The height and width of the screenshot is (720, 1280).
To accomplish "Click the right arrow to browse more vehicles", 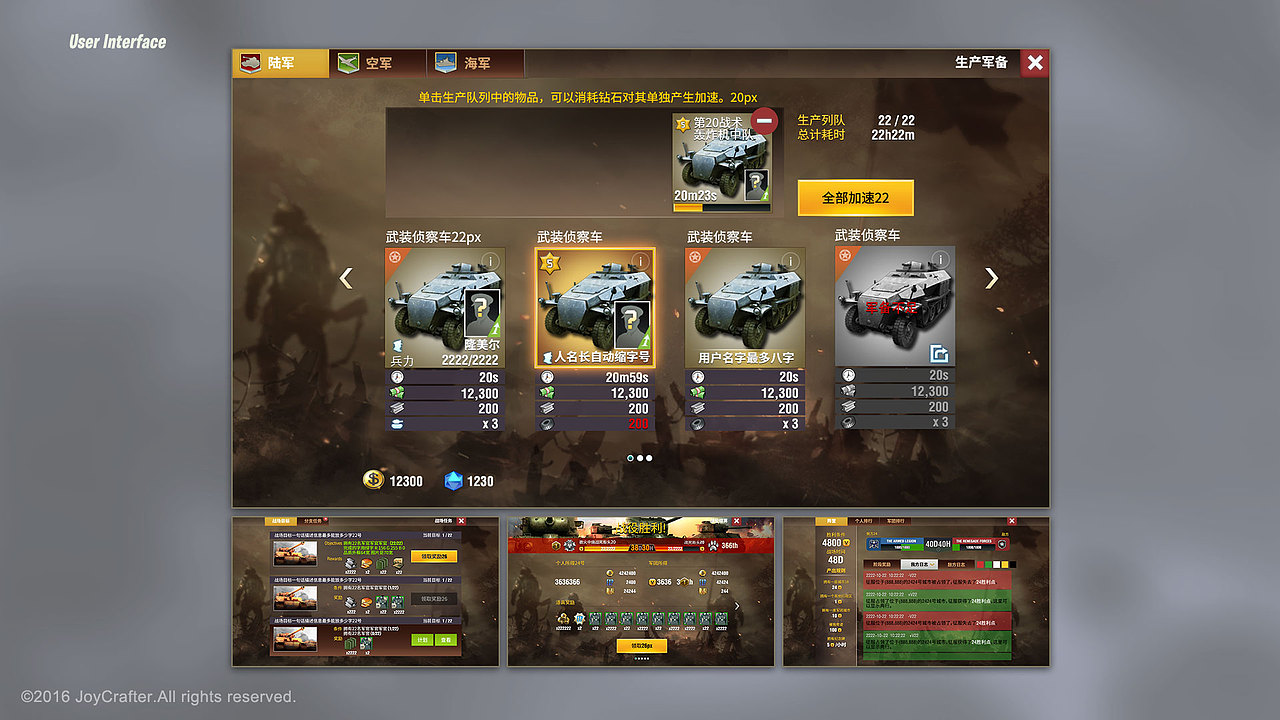I will (x=989, y=278).
